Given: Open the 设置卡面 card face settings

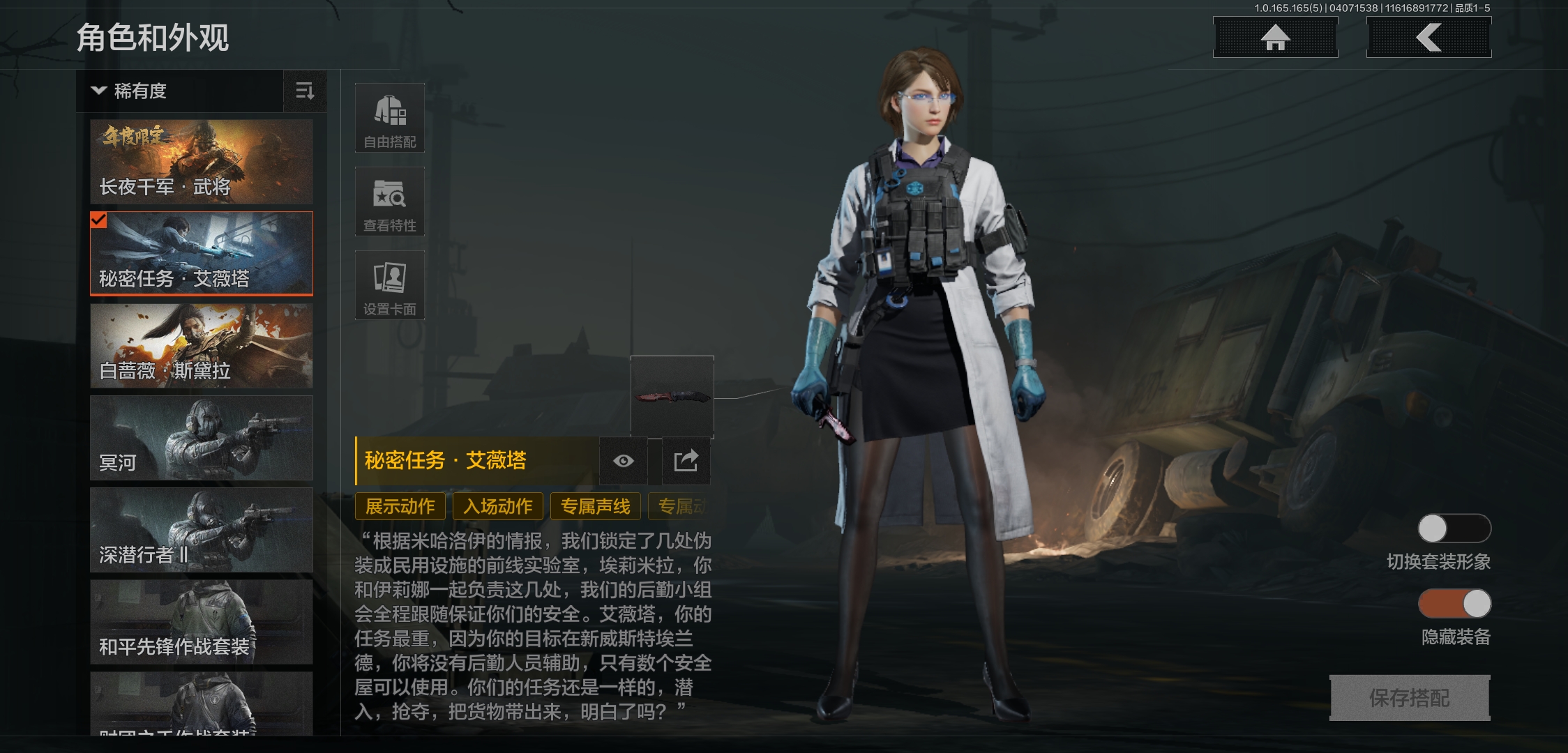Looking at the screenshot, I should coord(389,284).
